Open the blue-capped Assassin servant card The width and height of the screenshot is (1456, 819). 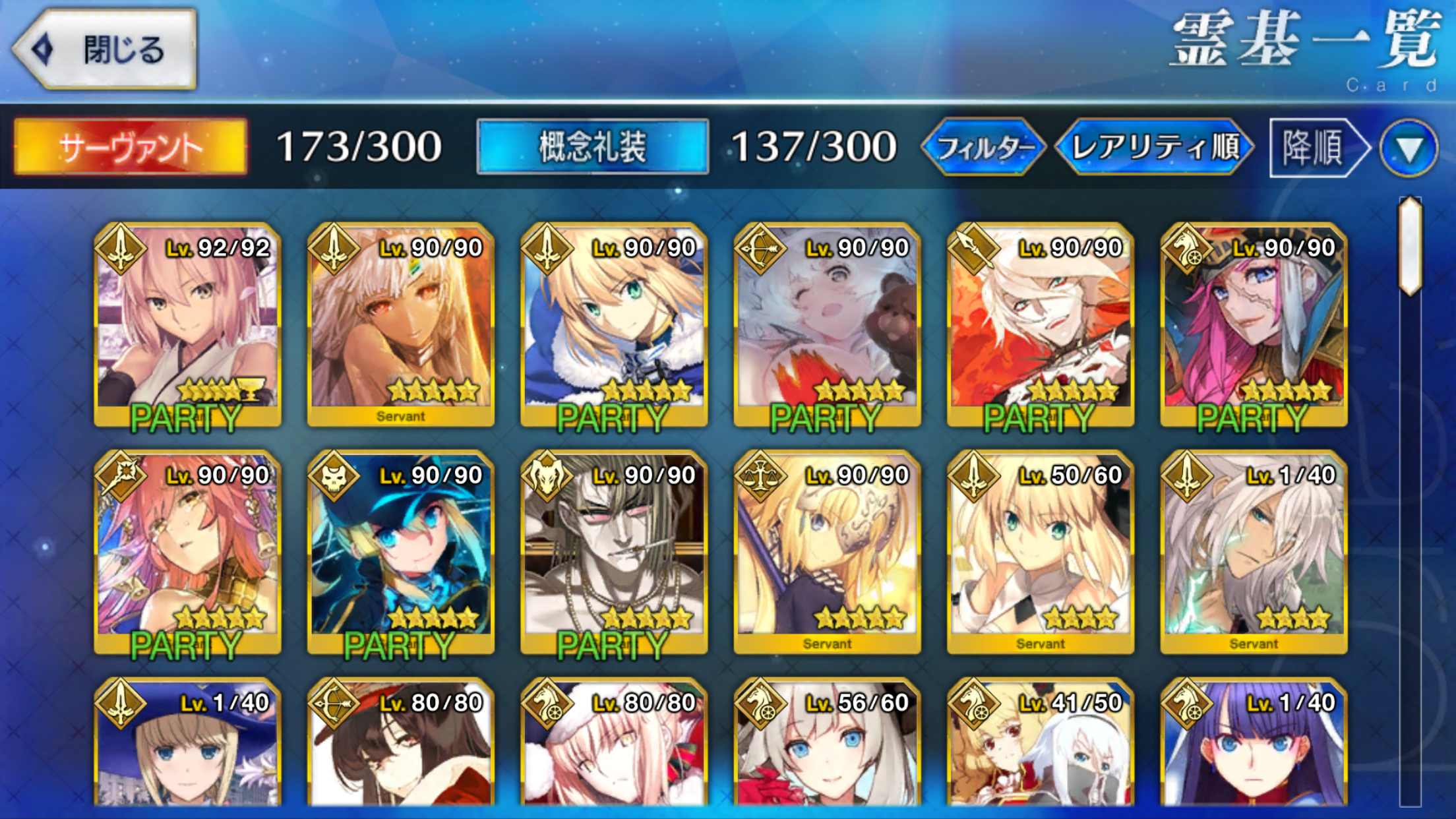point(401,552)
